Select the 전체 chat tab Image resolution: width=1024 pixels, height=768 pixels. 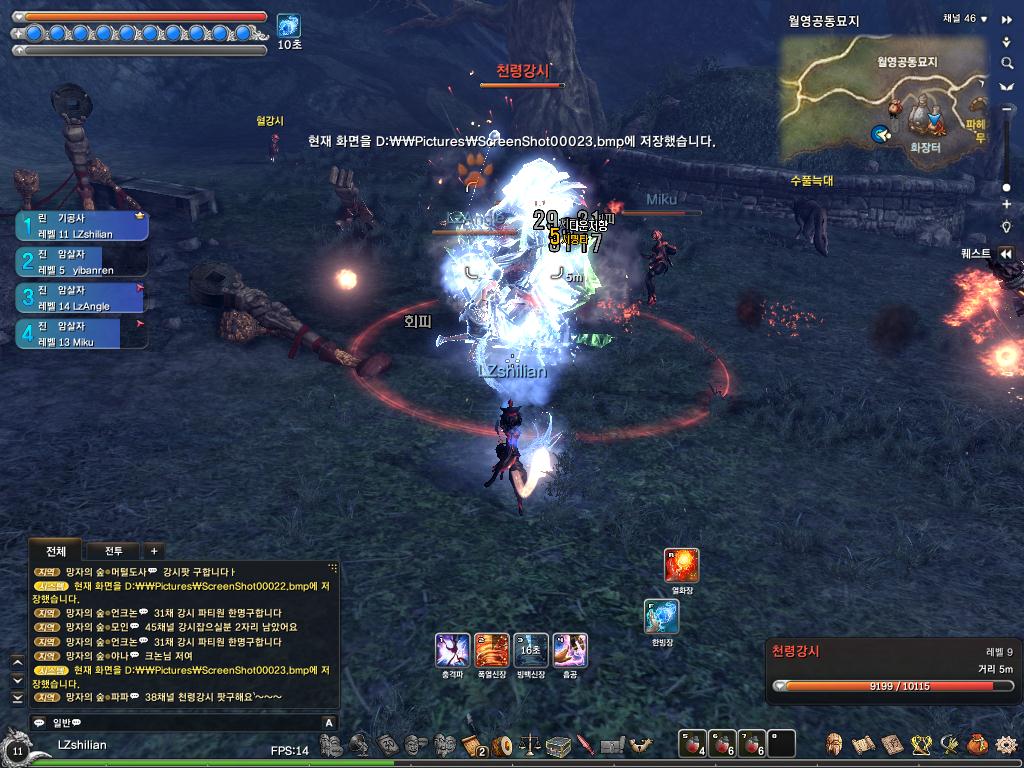pos(56,551)
